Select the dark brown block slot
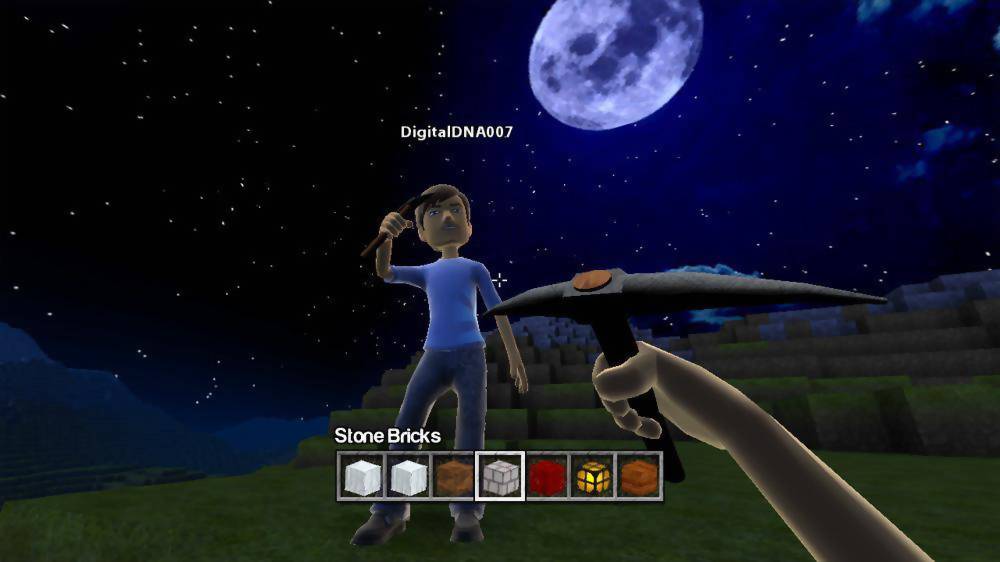Viewport: 1000px width, 562px height. pyautogui.click(x=454, y=476)
